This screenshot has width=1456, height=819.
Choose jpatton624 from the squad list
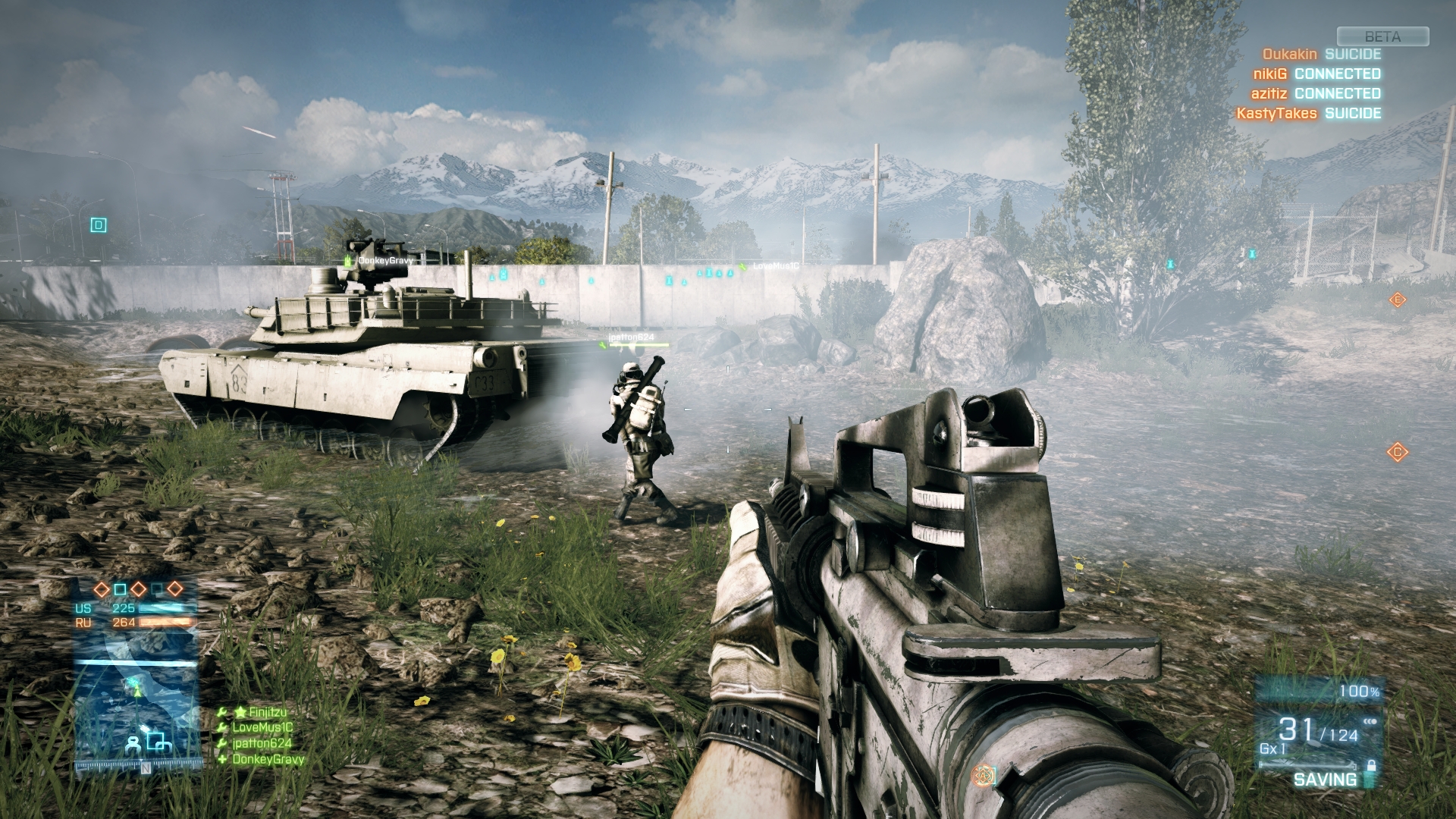point(262,744)
